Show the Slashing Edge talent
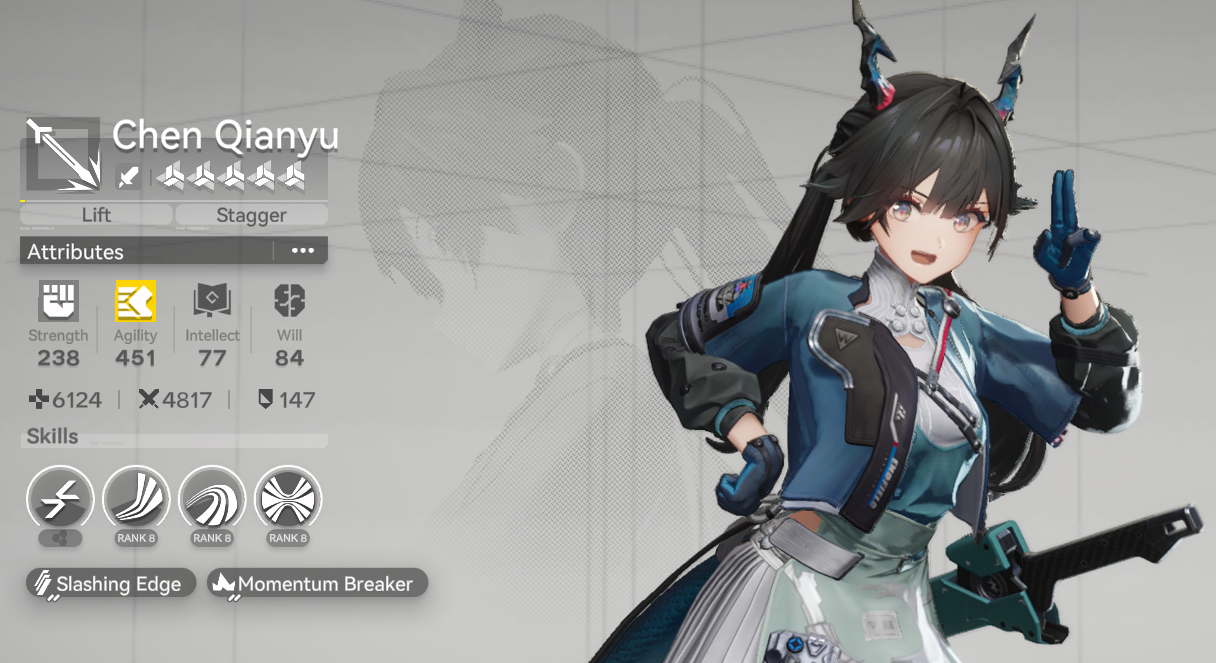The width and height of the screenshot is (1216, 663). tap(108, 584)
